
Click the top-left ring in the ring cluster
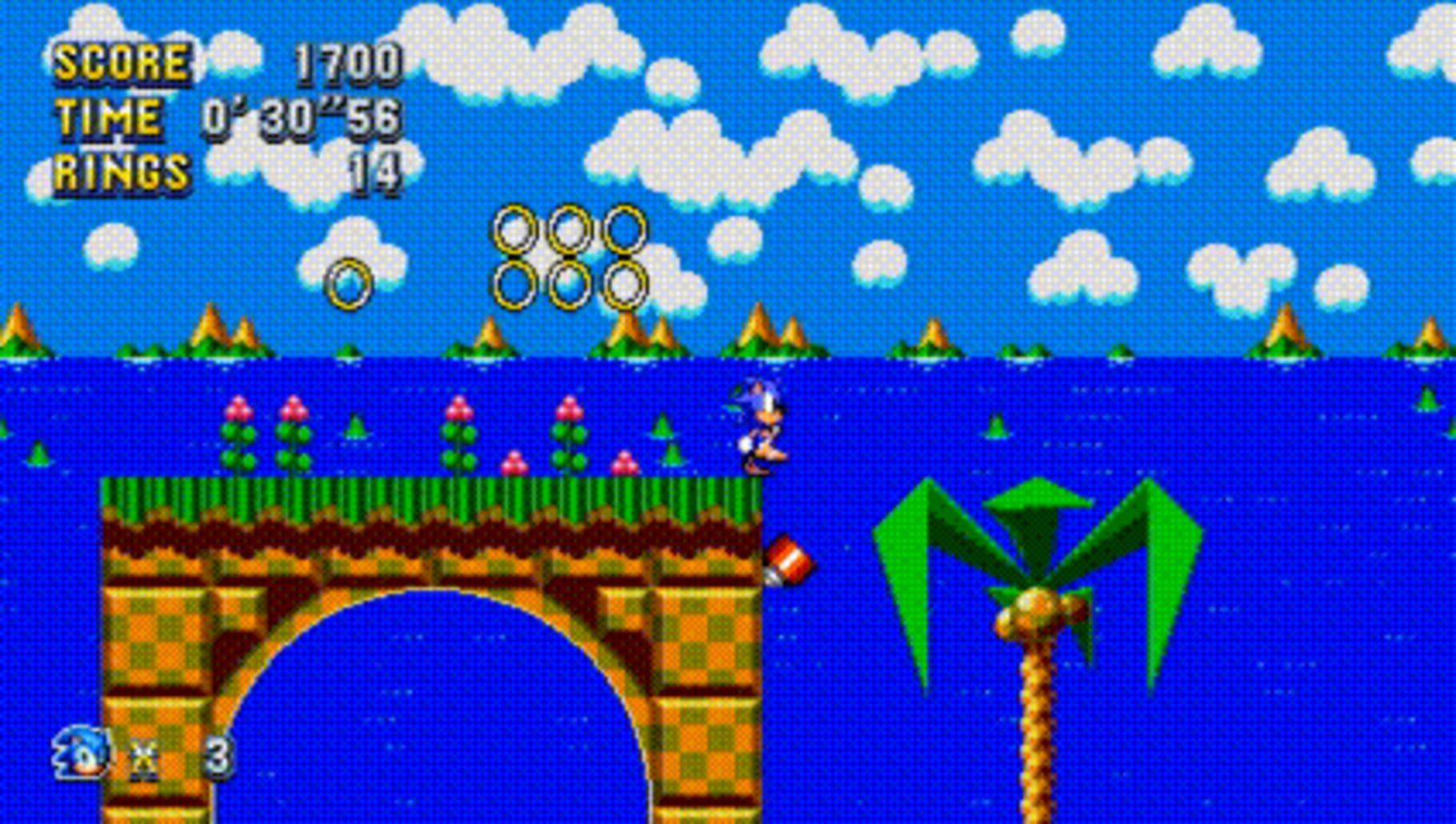516,228
